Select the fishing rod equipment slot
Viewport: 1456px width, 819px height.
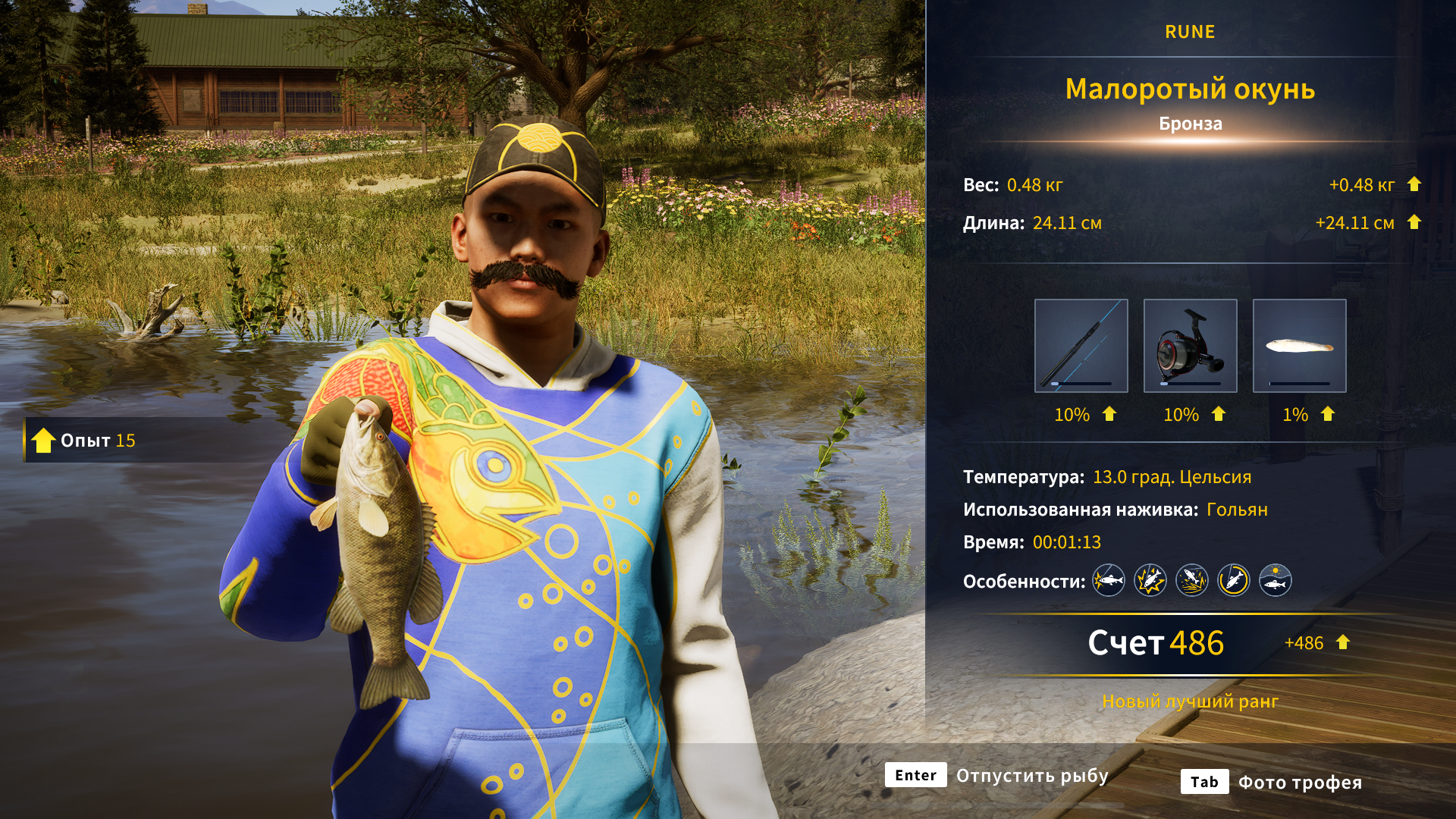pyautogui.click(x=1081, y=346)
